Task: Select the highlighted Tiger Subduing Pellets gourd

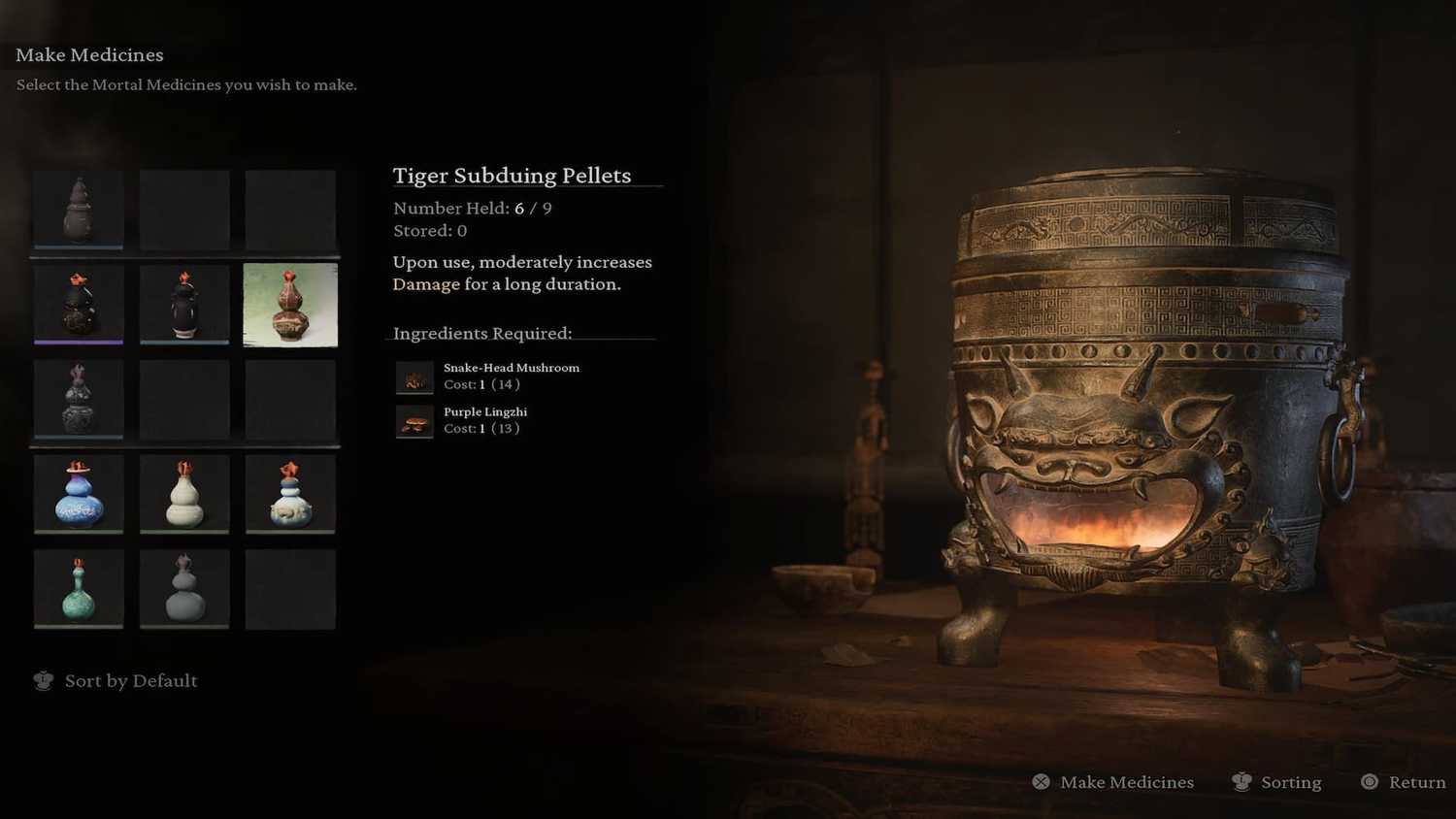Action: pos(290,305)
